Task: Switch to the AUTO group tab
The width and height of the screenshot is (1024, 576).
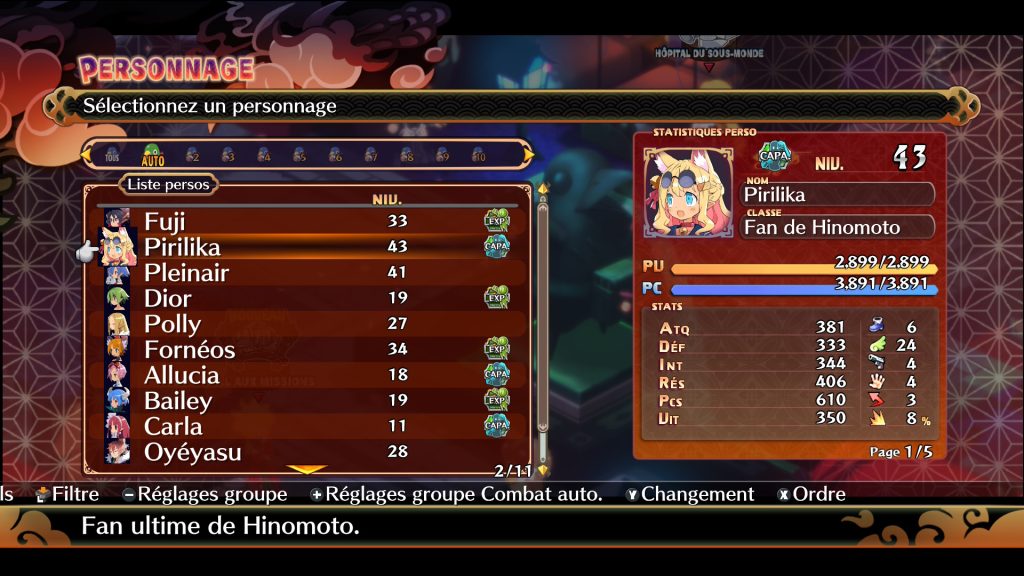Action: (153, 155)
